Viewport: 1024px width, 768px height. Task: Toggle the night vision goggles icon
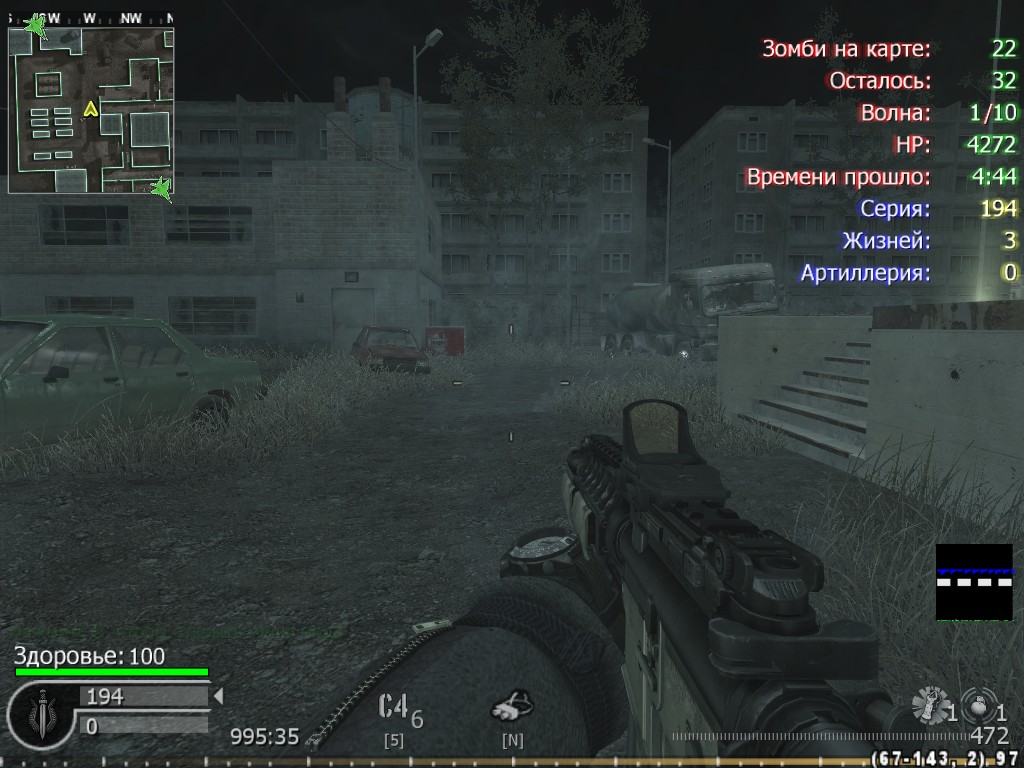512,707
